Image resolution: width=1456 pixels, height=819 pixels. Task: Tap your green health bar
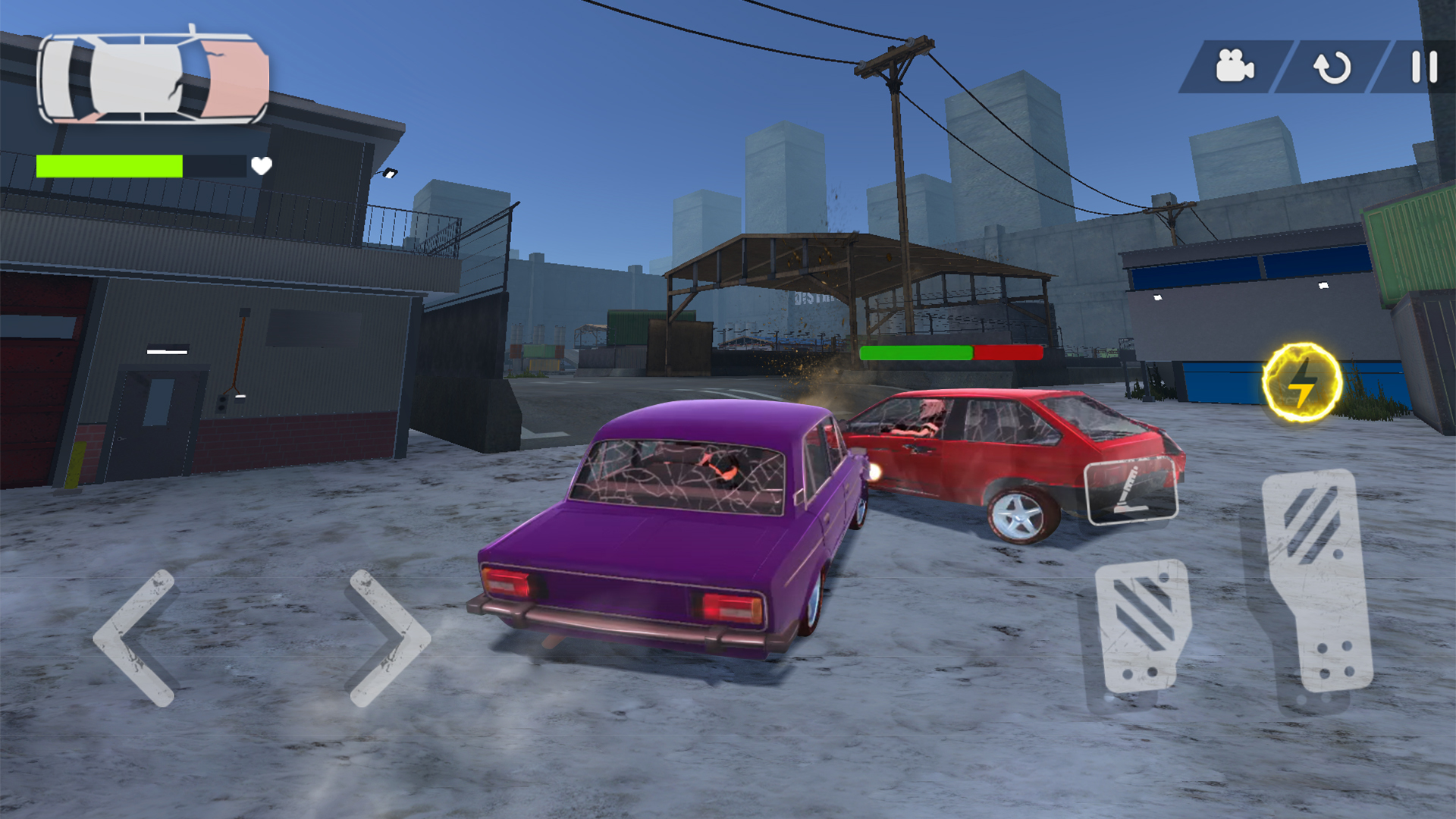click(110, 165)
